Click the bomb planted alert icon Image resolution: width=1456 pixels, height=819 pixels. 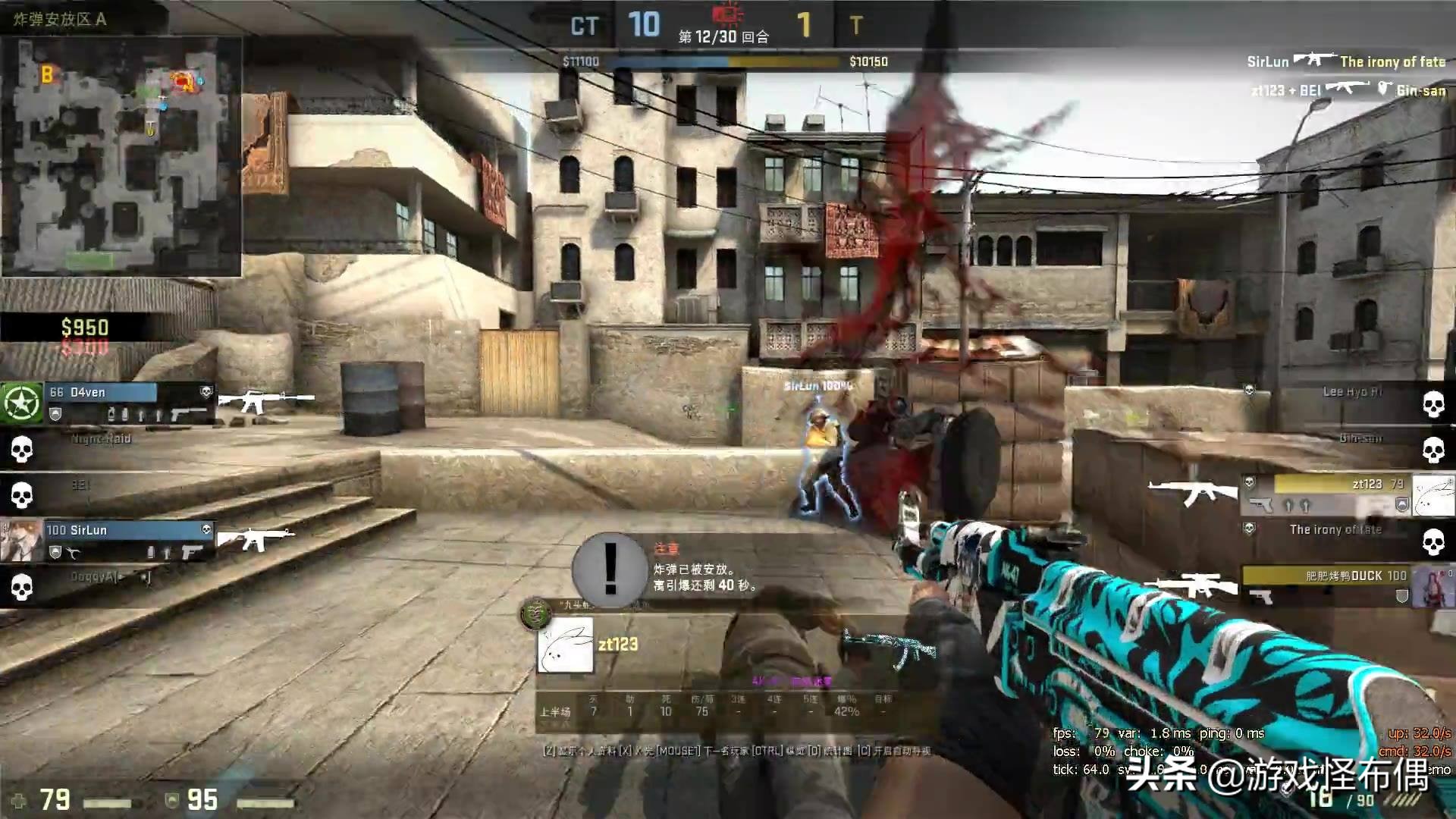(x=610, y=569)
